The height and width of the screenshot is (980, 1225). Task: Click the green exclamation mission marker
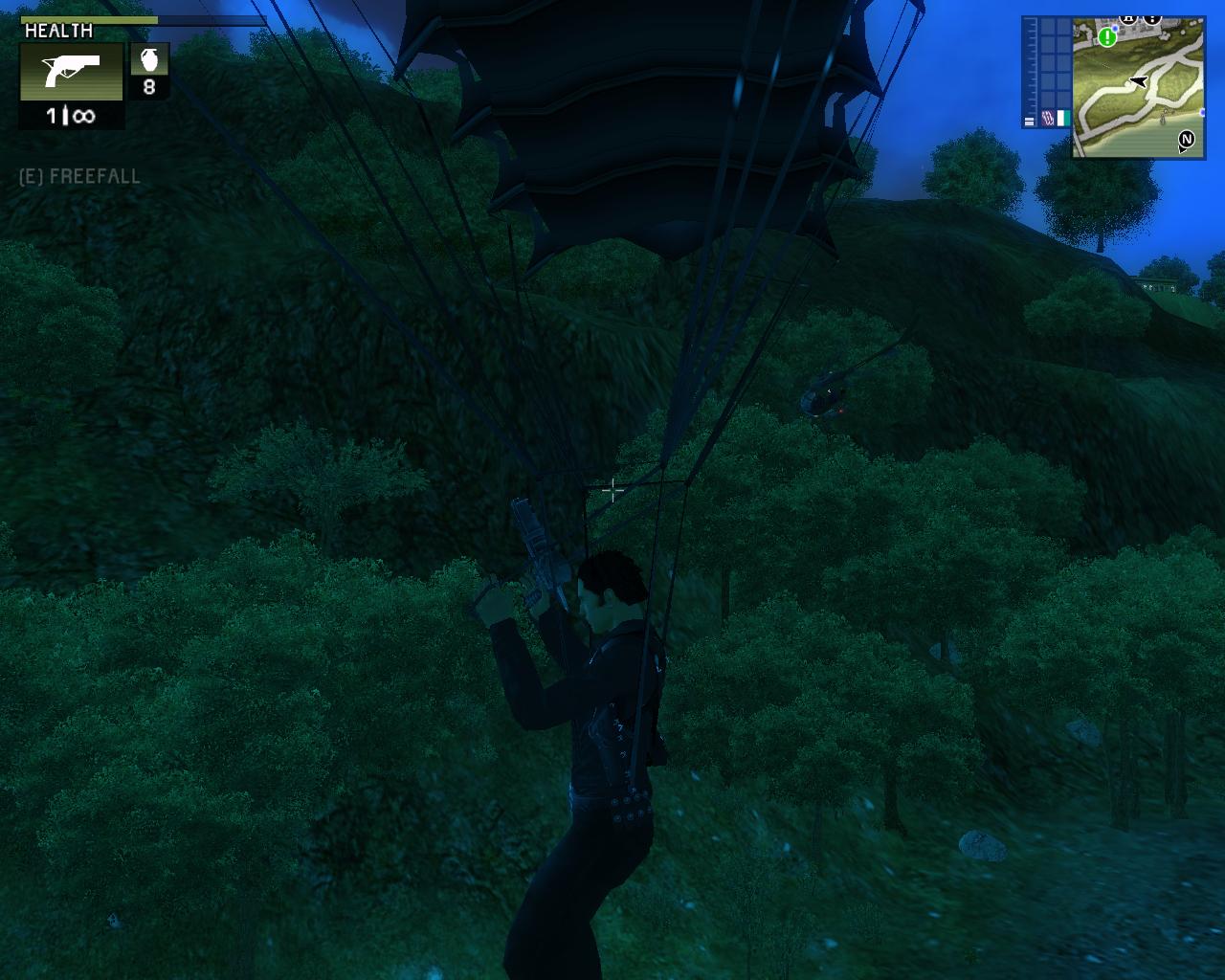pos(1107,37)
